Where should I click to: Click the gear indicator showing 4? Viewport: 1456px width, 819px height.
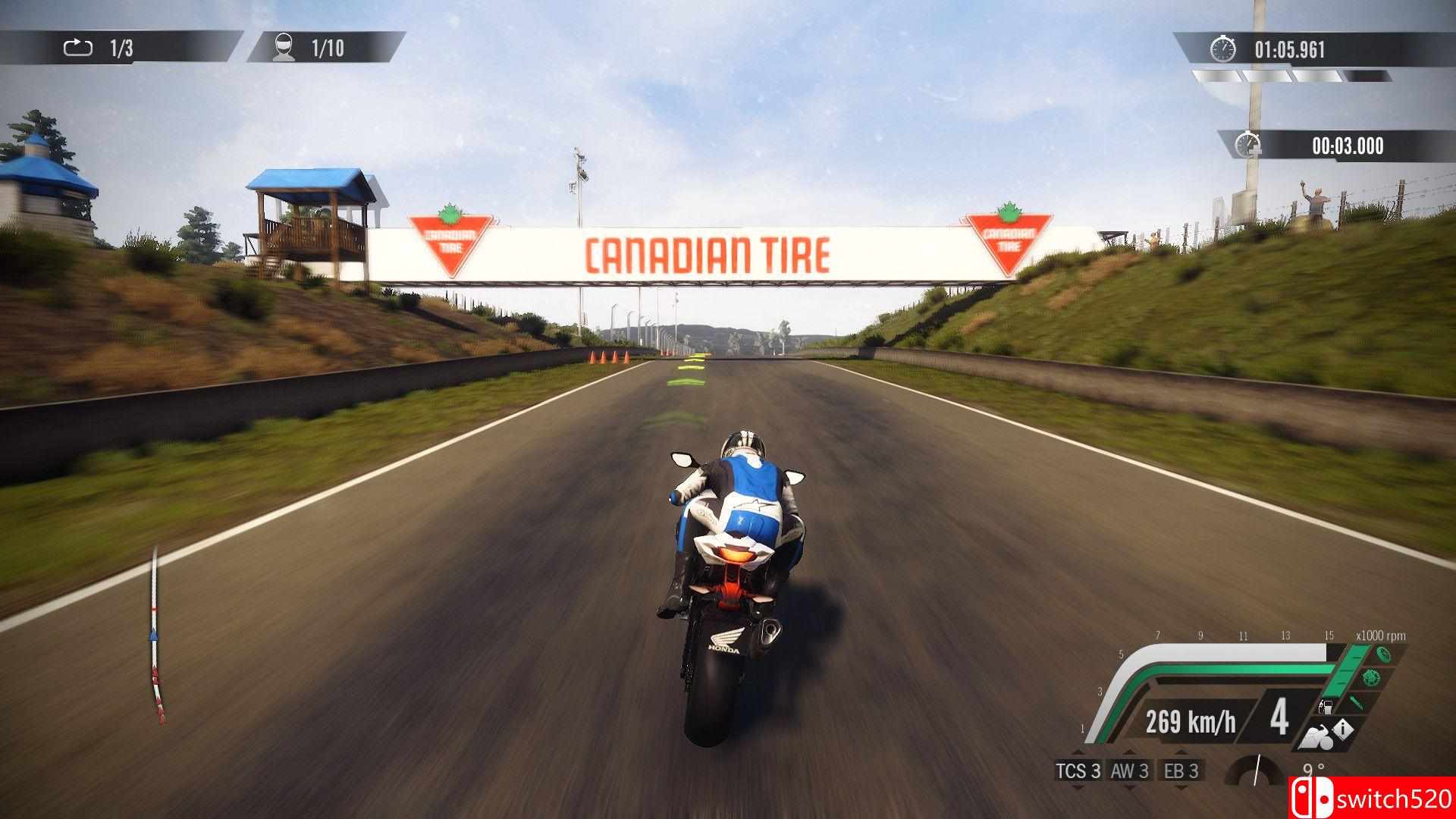tap(1280, 719)
